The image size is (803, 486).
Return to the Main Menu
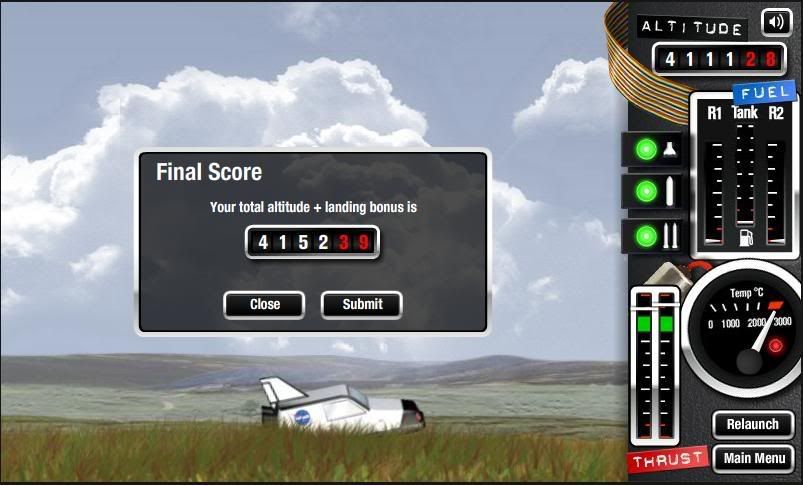pyautogui.click(x=752, y=459)
